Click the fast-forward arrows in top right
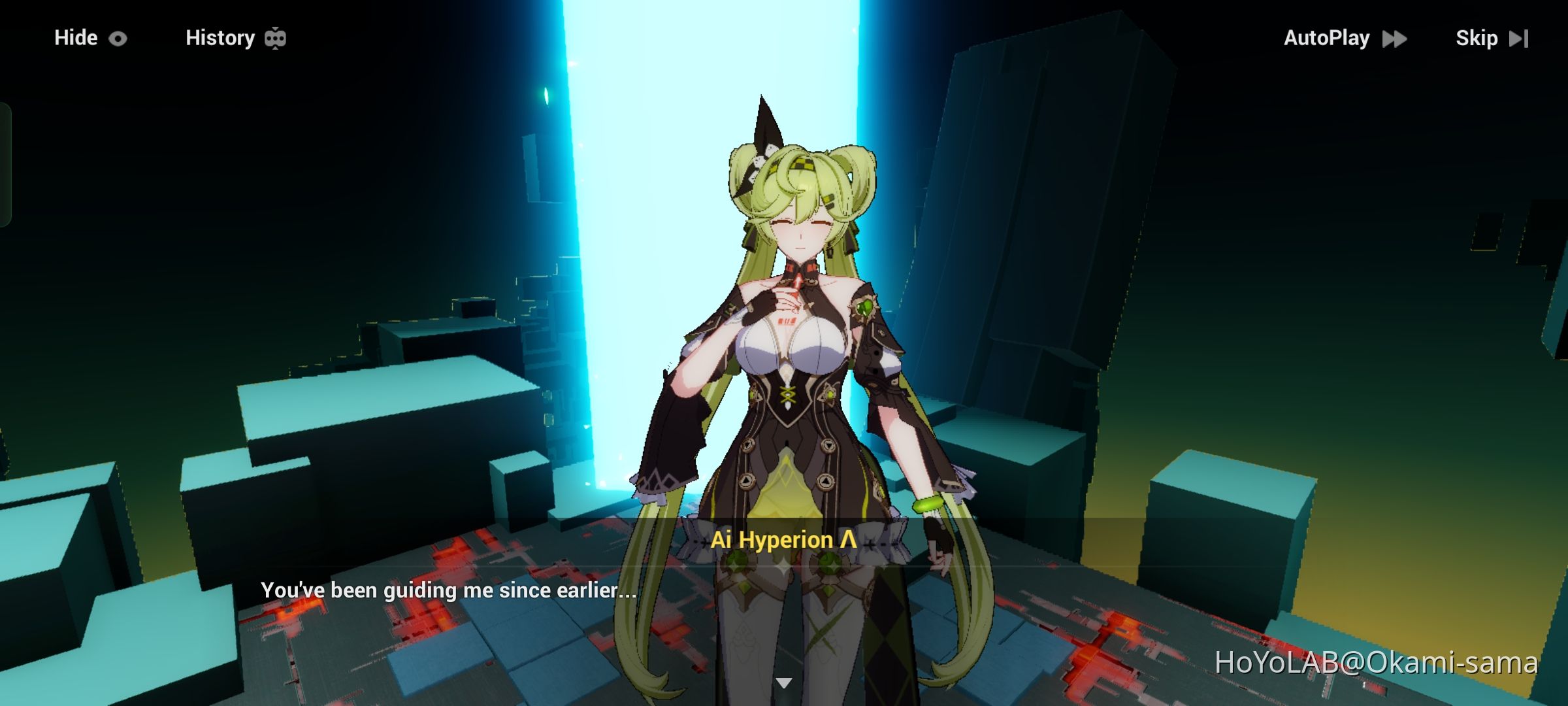Viewport: 1568px width, 706px height. click(1394, 39)
